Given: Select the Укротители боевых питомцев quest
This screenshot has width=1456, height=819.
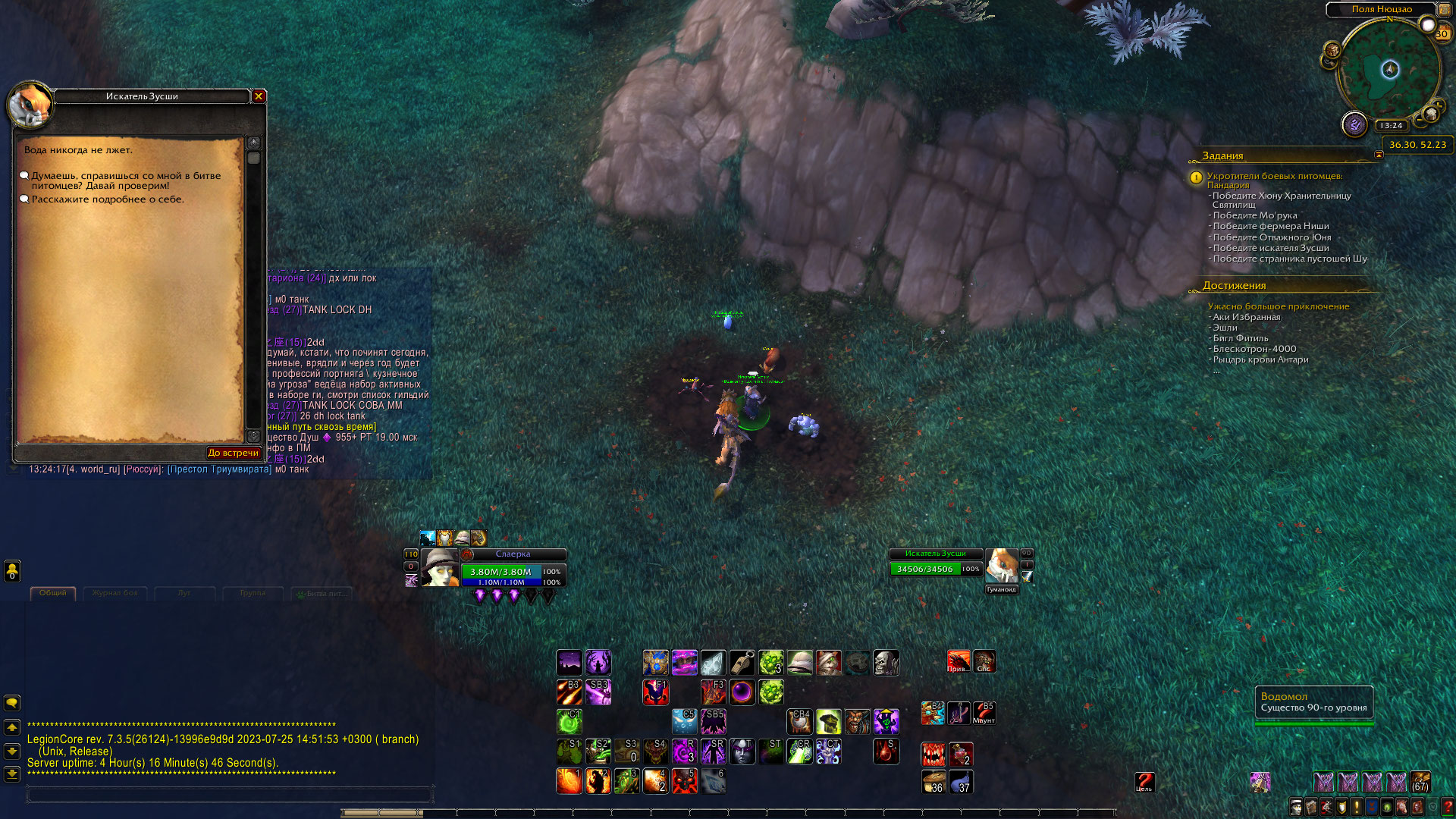Looking at the screenshot, I should [1274, 180].
